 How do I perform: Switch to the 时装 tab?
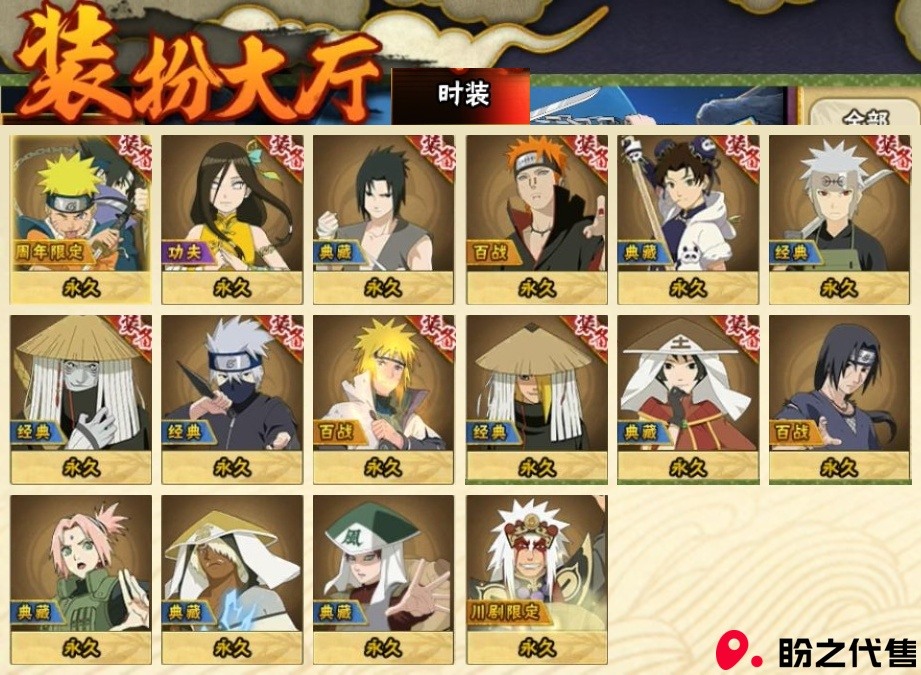[462, 95]
